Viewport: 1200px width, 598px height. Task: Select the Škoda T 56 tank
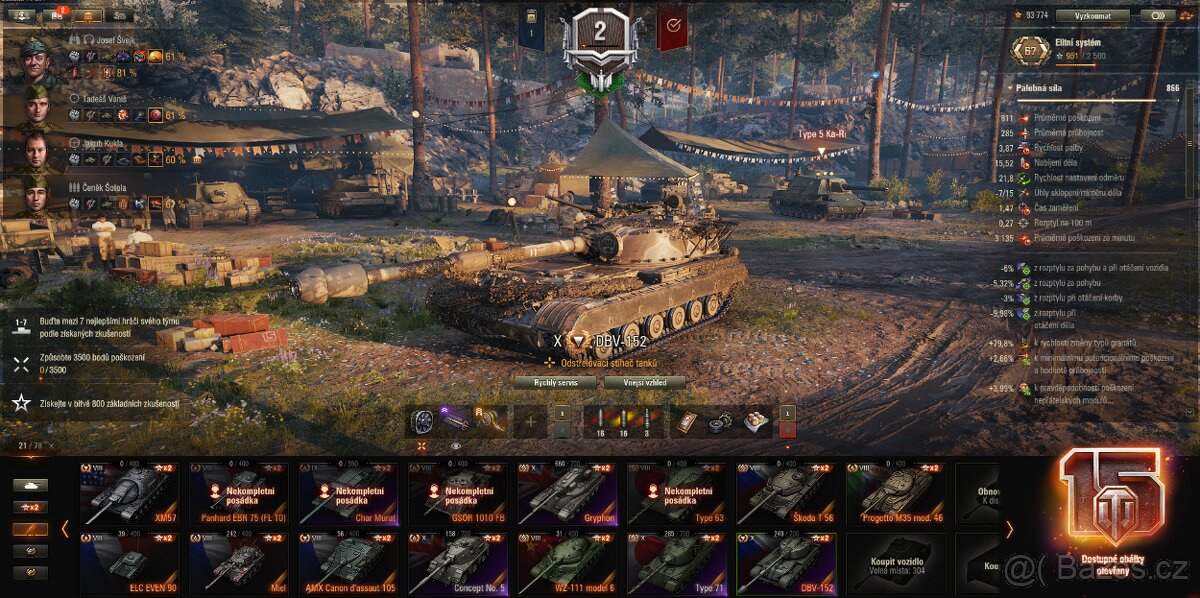click(786, 494)
